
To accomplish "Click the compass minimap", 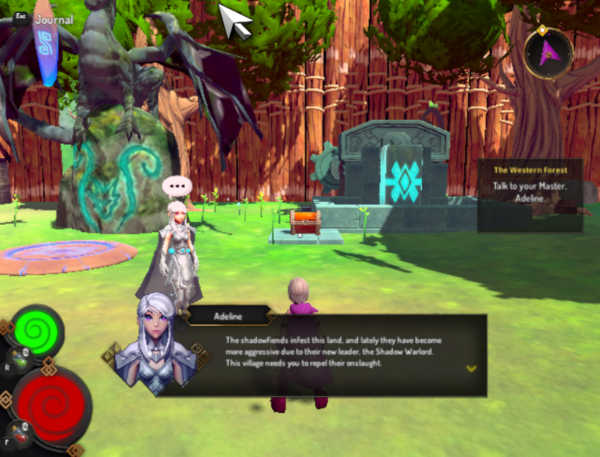I will 547,55.
